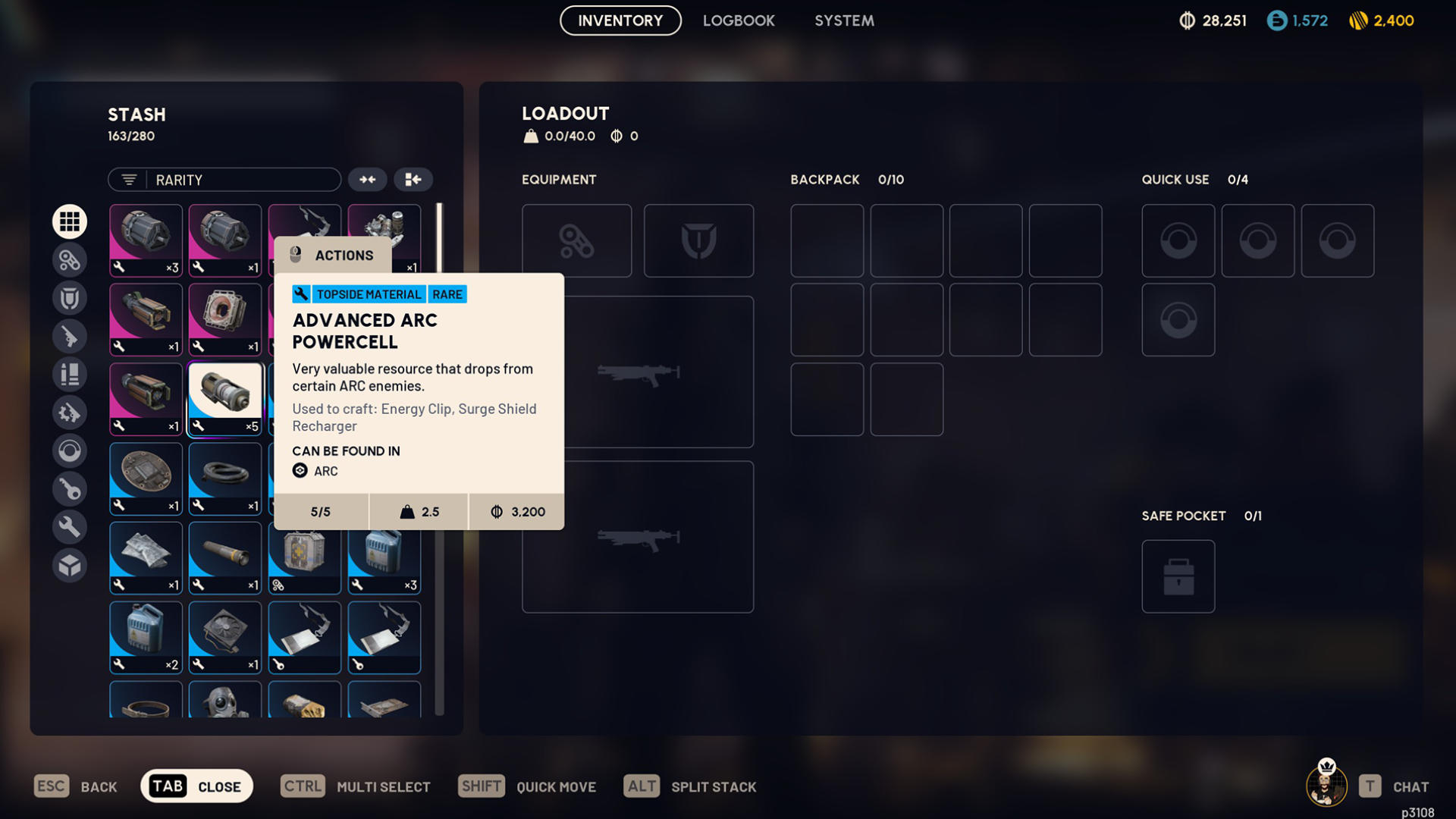The image size is (1456, 819).
Task: Open the System tab
Action: [x=844, y=20]
